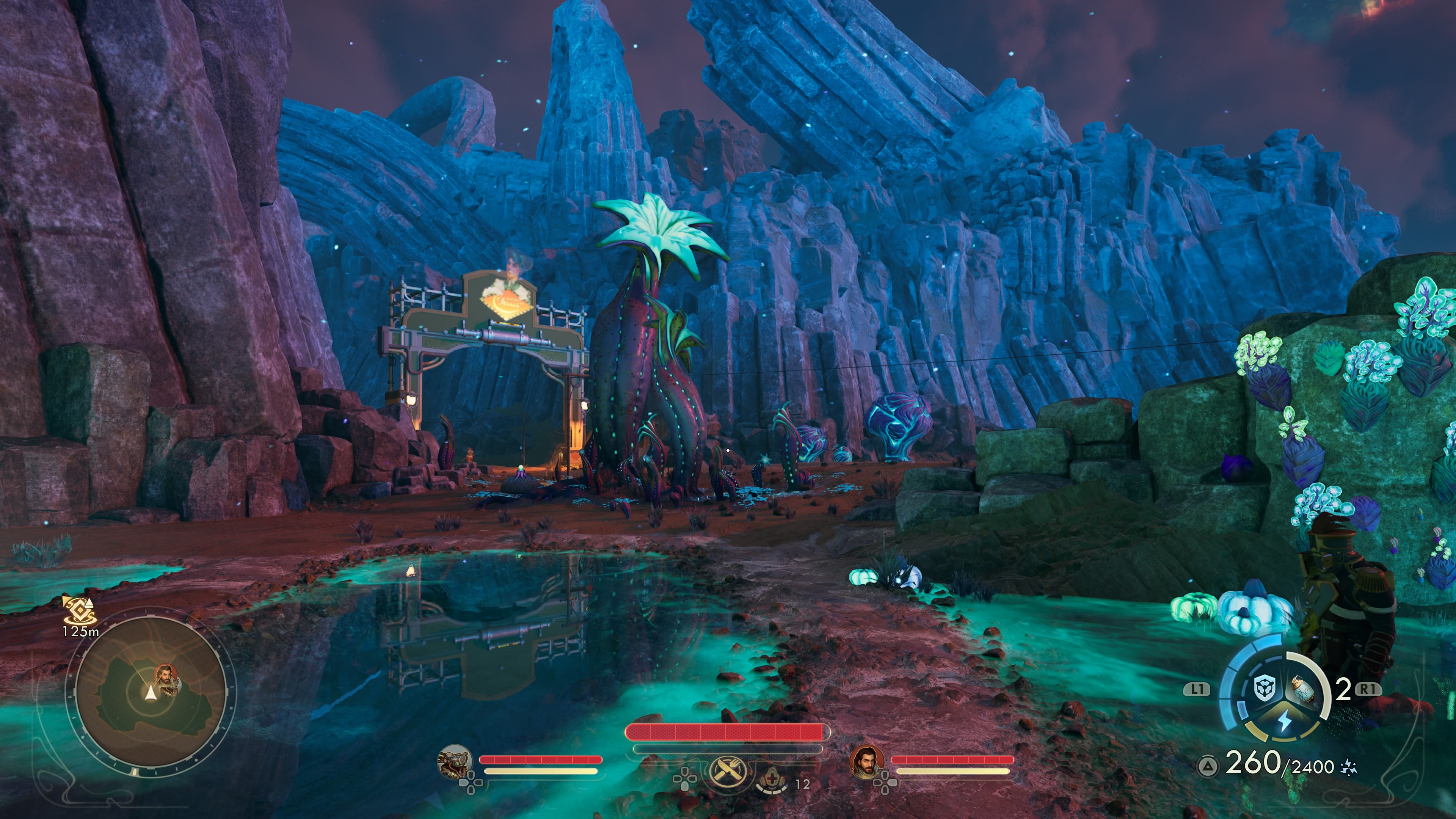Select the robot companion portrait

pos(455,761)
